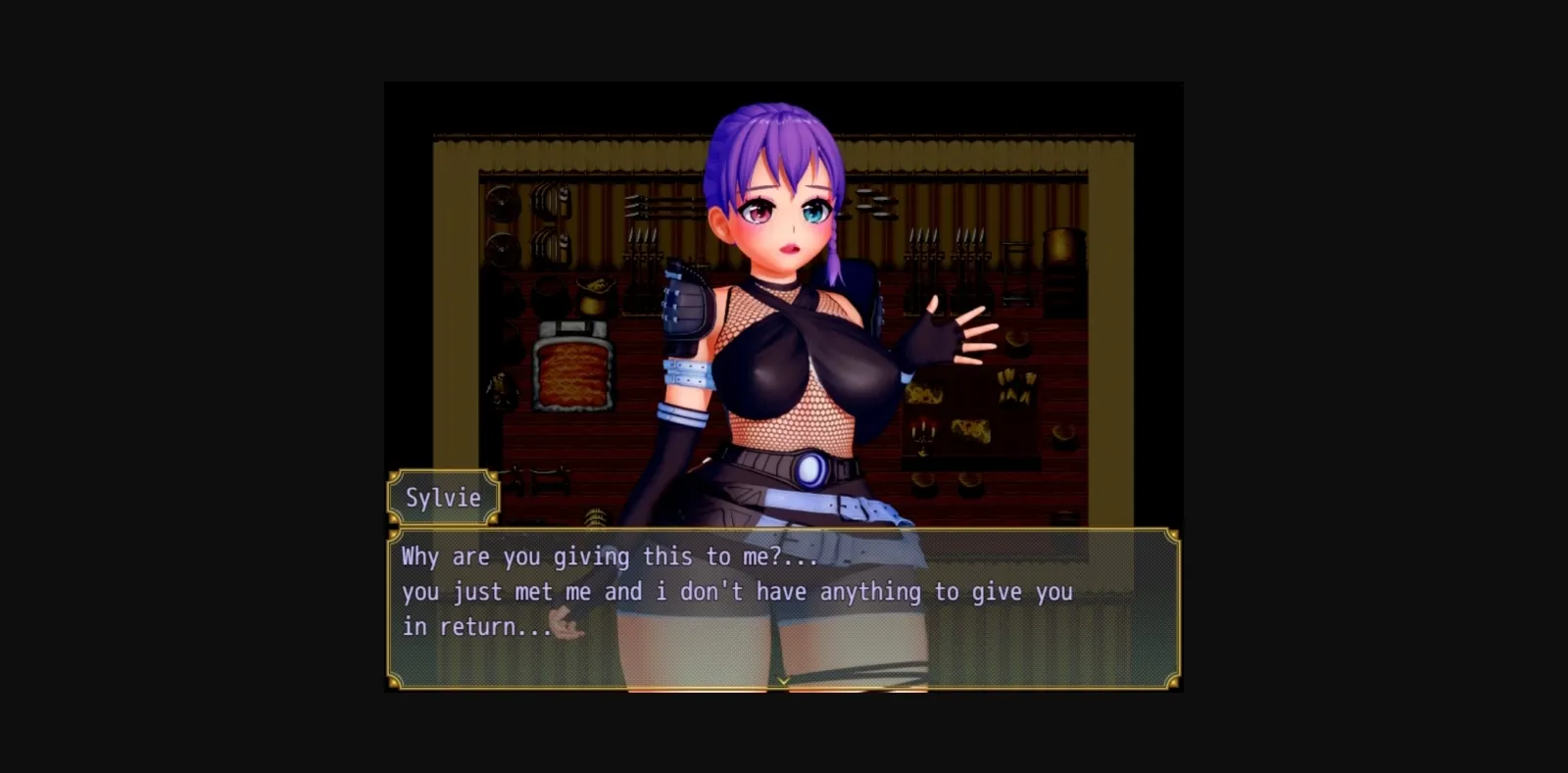Image resolution: width=1568 pixels, height=773 pixels.
Task: Select the sack of gold on the left shelf
Action: (595, 292)
